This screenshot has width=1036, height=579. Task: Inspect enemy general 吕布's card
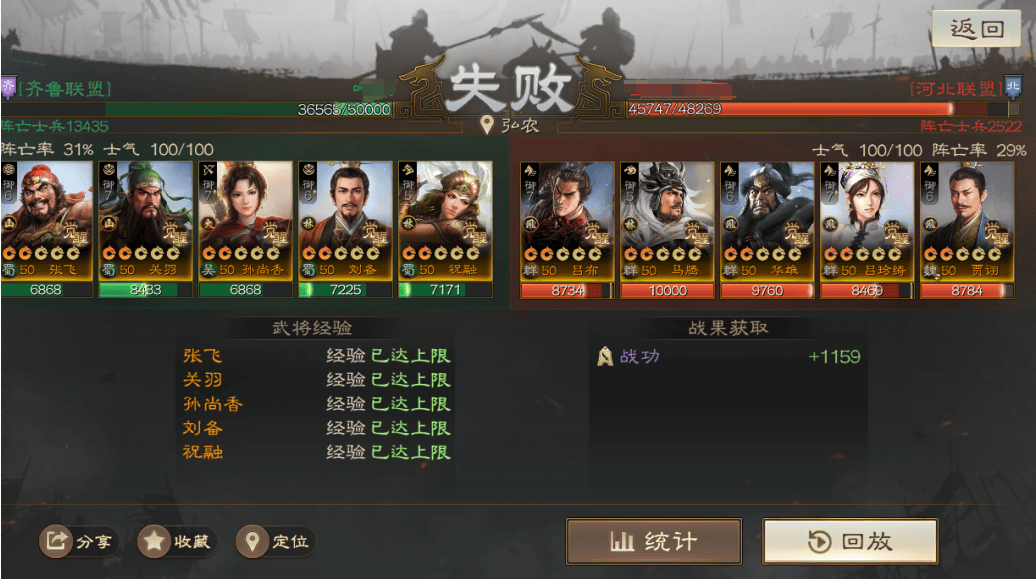click(567, 220)
